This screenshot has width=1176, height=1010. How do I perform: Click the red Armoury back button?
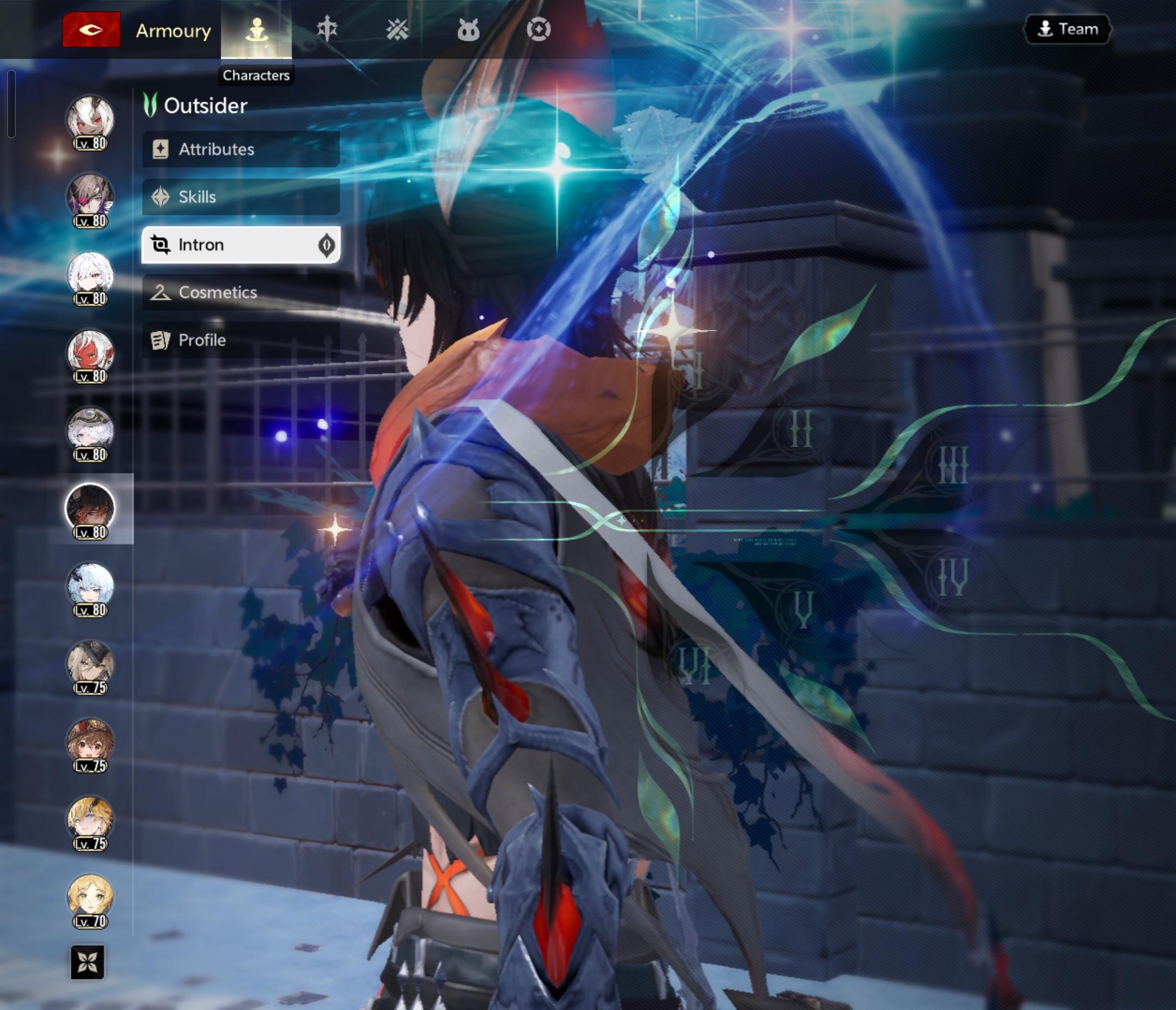click(91, 29)
